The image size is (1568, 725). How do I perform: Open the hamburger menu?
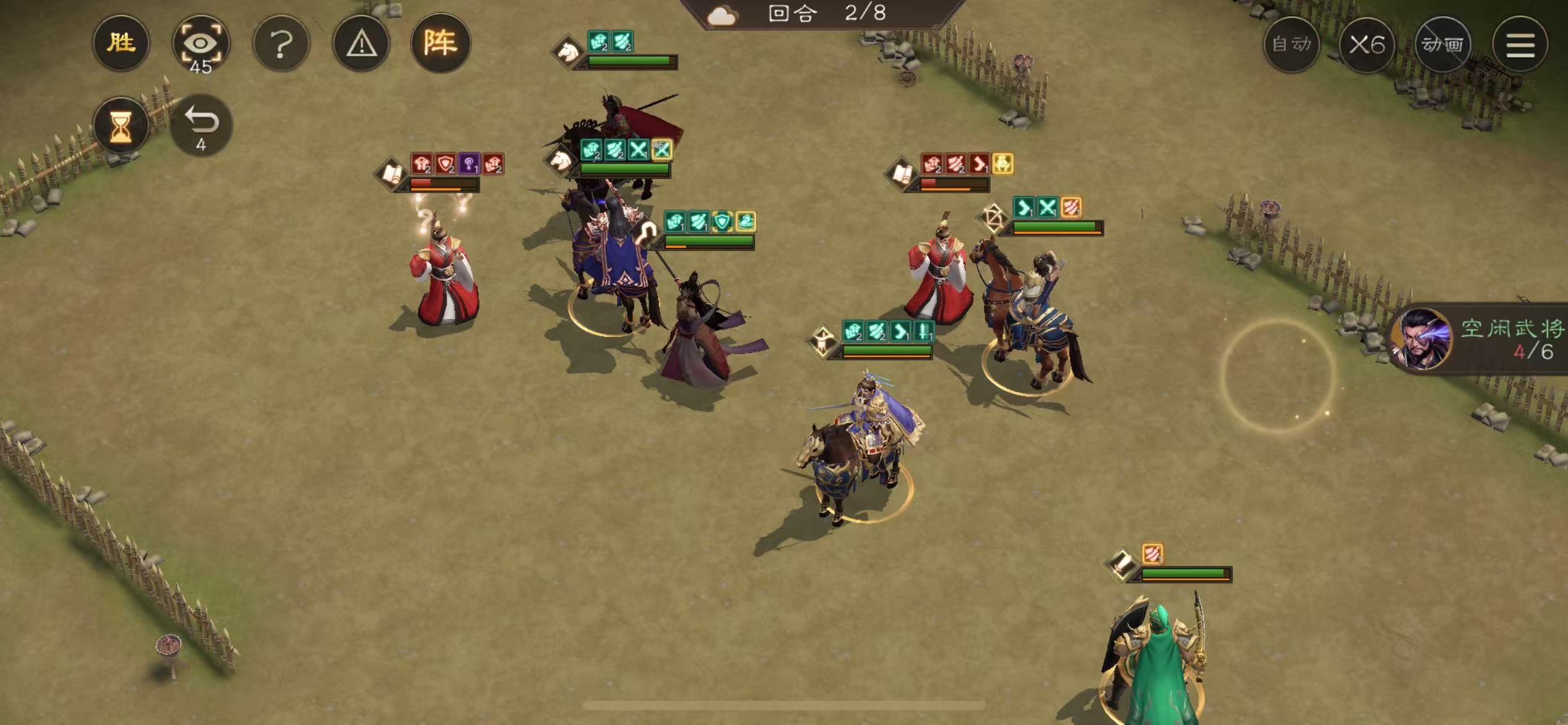(x=1520, y=45)
